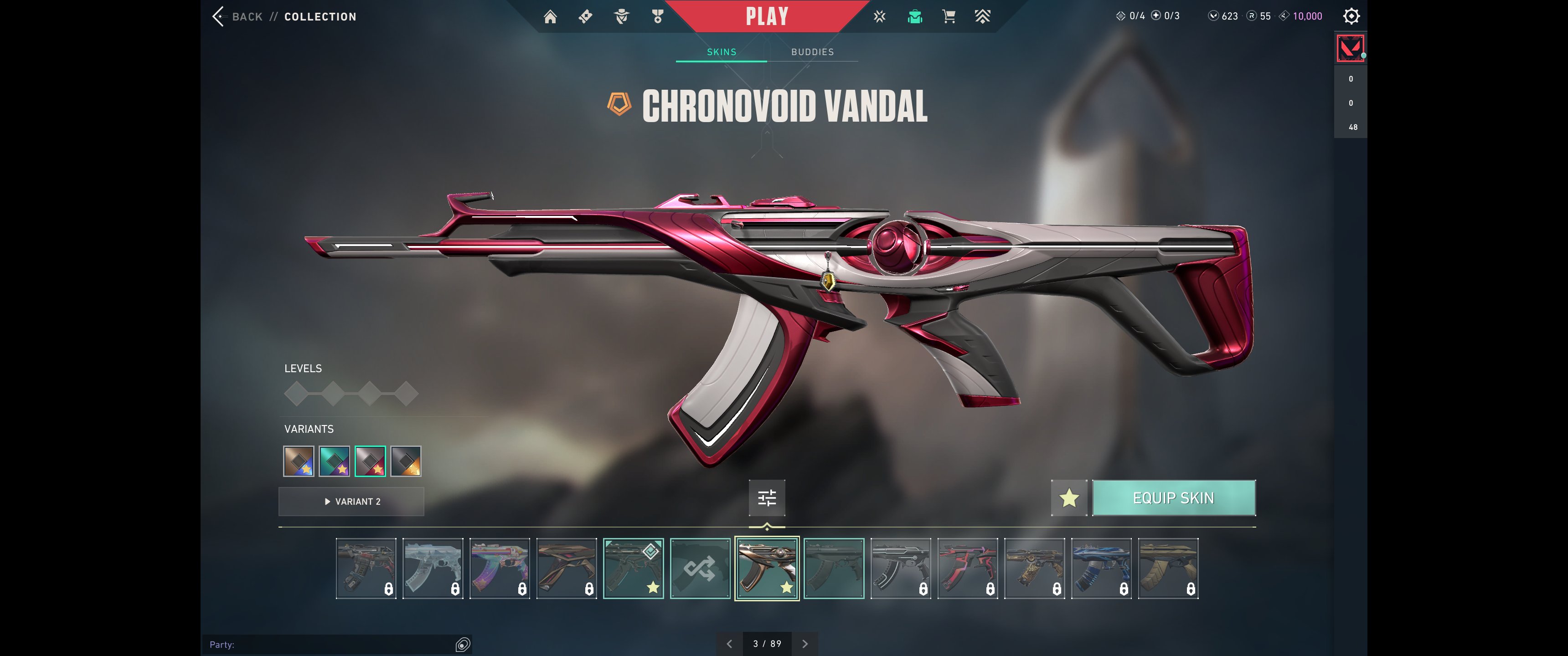
Task: Switch to the Buddies tab
Action: [x=812, y=52]
